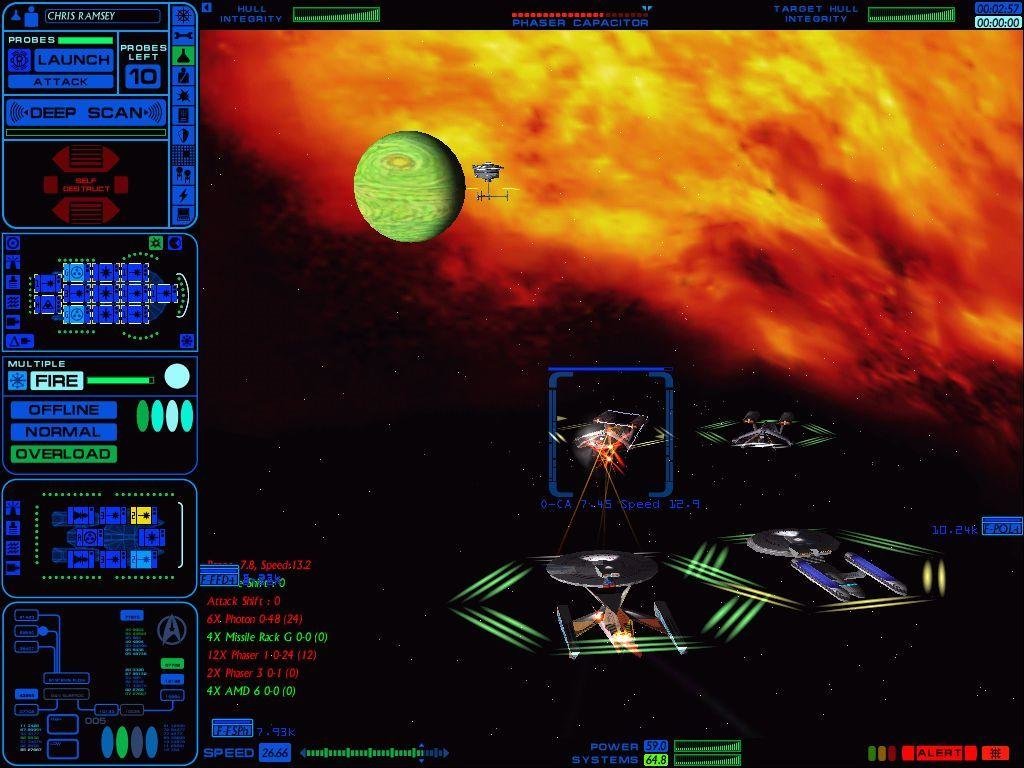Click the red ALERT status button
Image resolution: width=1024 pixels, height=768 pixels.
pyautogui.click(x=939, y=753)
